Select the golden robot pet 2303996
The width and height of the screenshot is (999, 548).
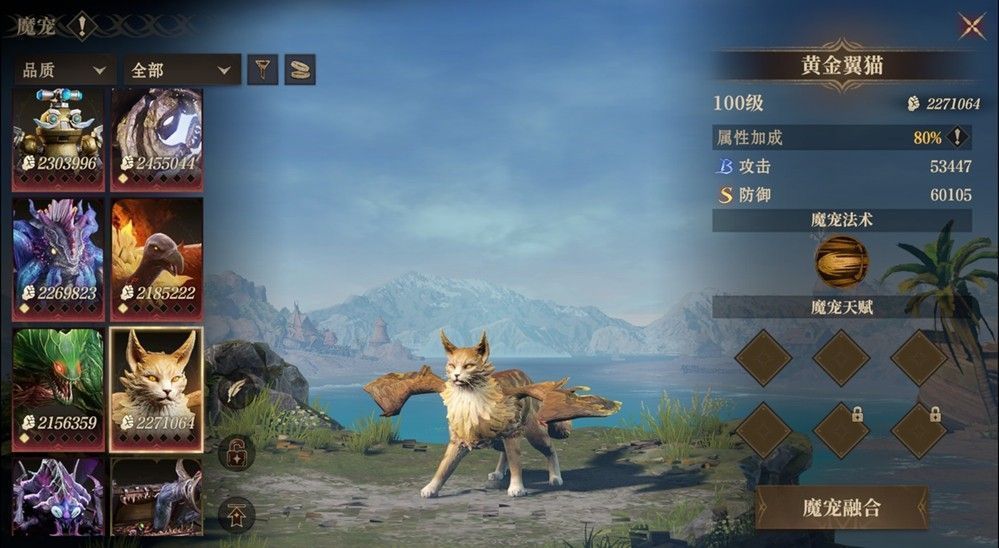tap(58, 137)
